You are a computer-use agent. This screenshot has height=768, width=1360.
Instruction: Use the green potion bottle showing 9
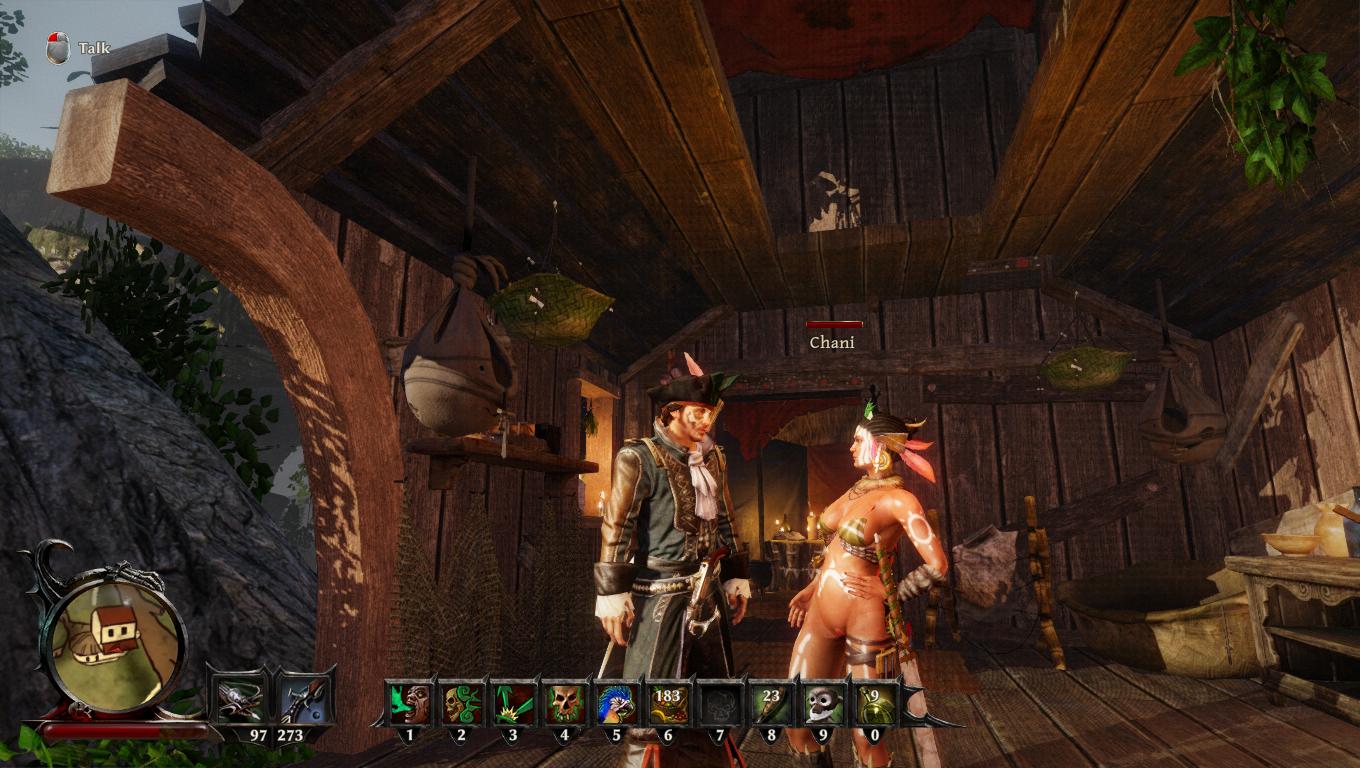click(x=874, y=703)
